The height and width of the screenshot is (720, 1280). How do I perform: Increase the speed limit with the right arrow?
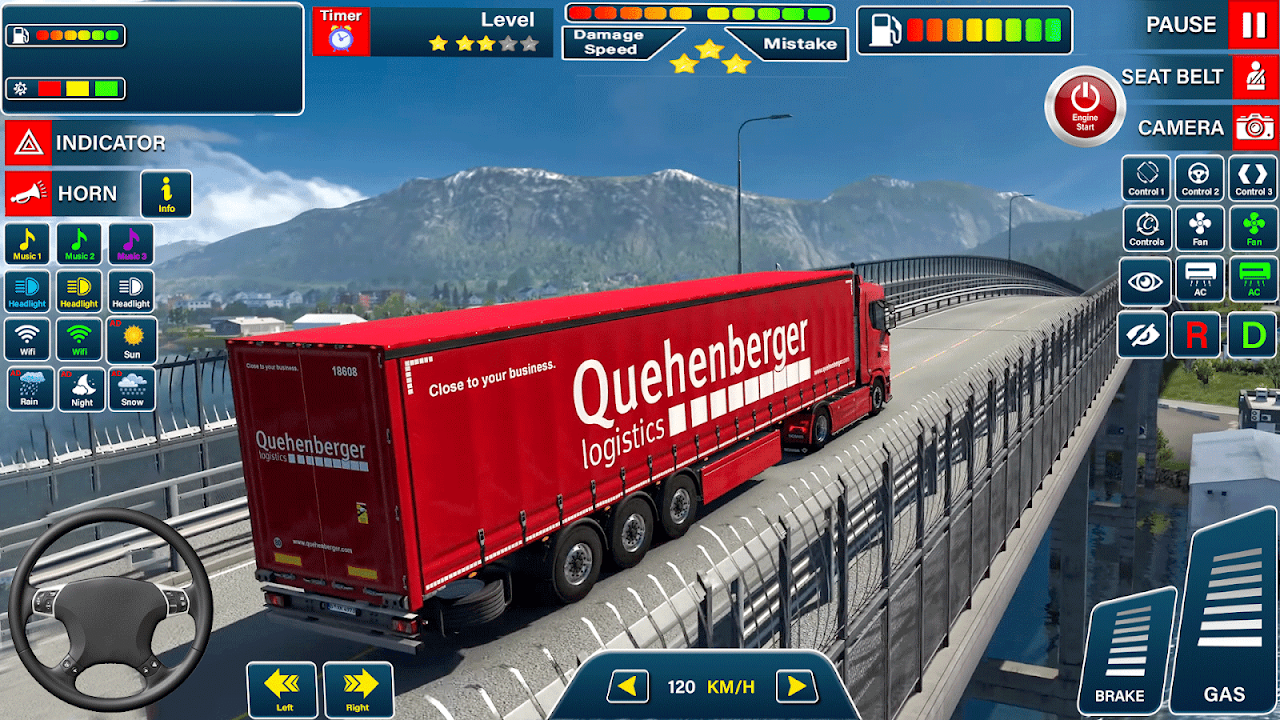(796, 686)
